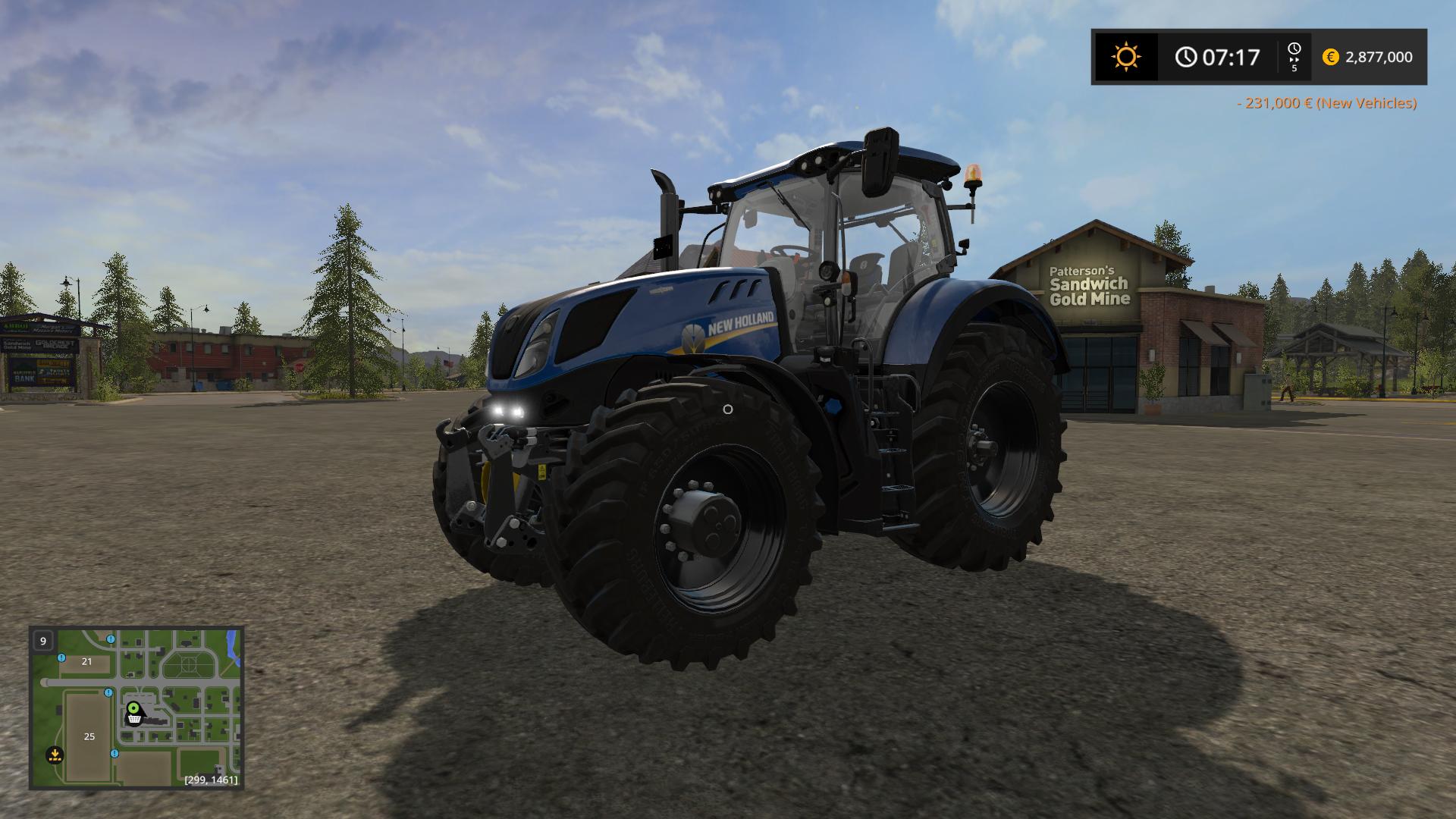This screenshot has width=1456, height=819.
Task: Click the sun weather icon
Action: tap(1125, 57)
